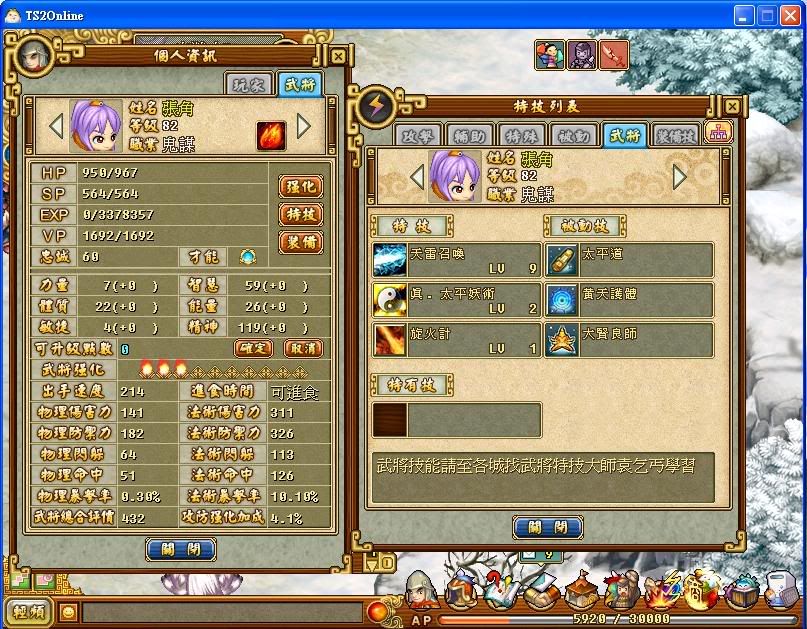Choose the 裝備技 tab
This screenshot has width=807, height=629.
point(676,135)
